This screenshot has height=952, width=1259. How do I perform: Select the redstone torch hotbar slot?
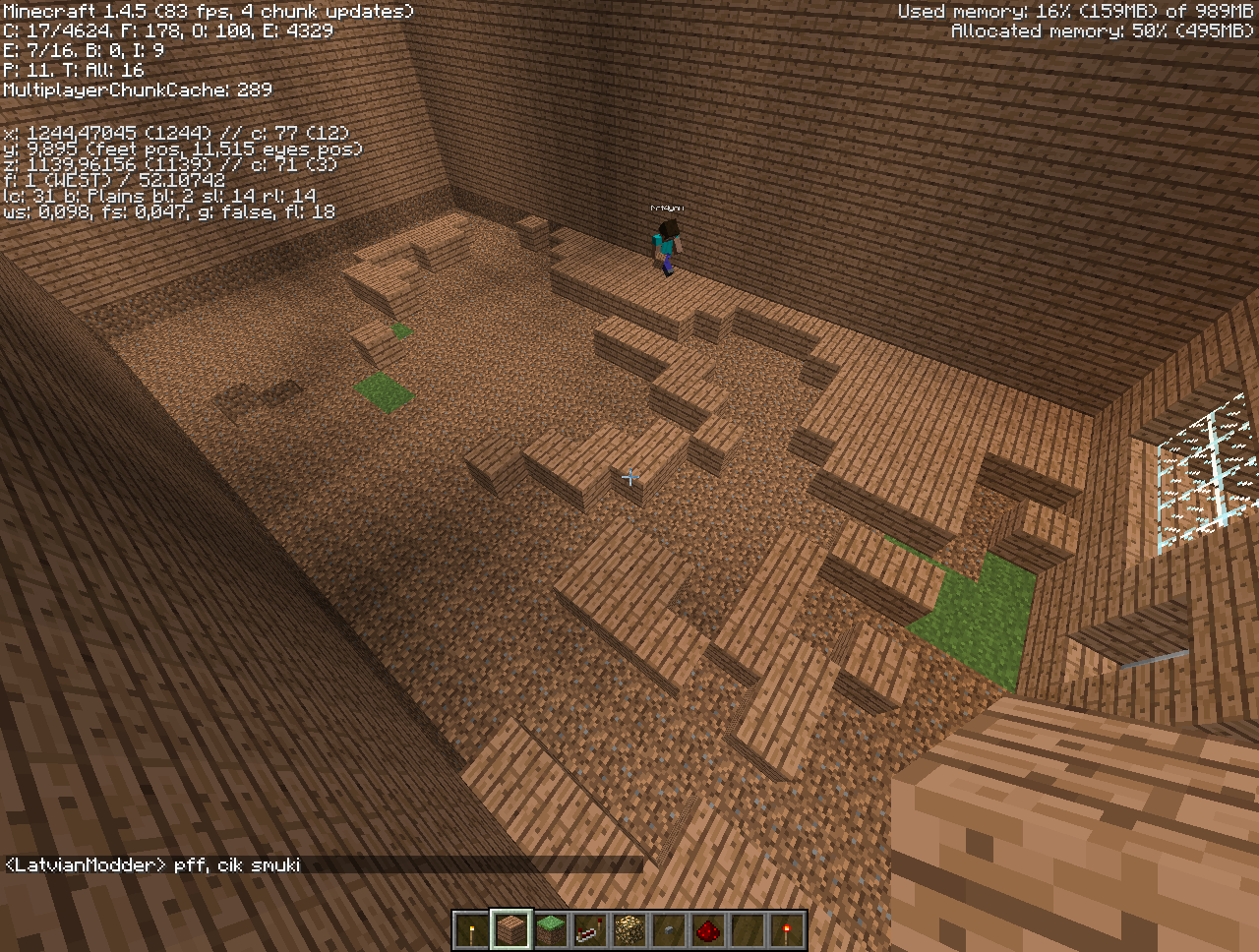[x=787, y=930]
